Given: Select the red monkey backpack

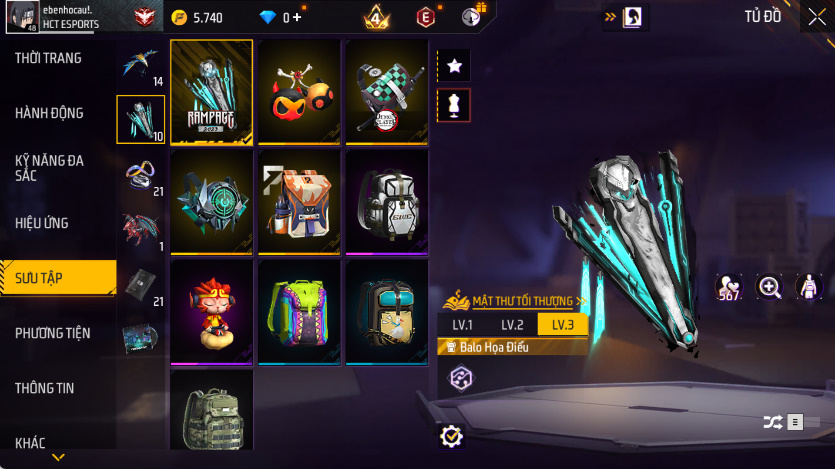Looking at the screenshot, I should tap(211, 312).
